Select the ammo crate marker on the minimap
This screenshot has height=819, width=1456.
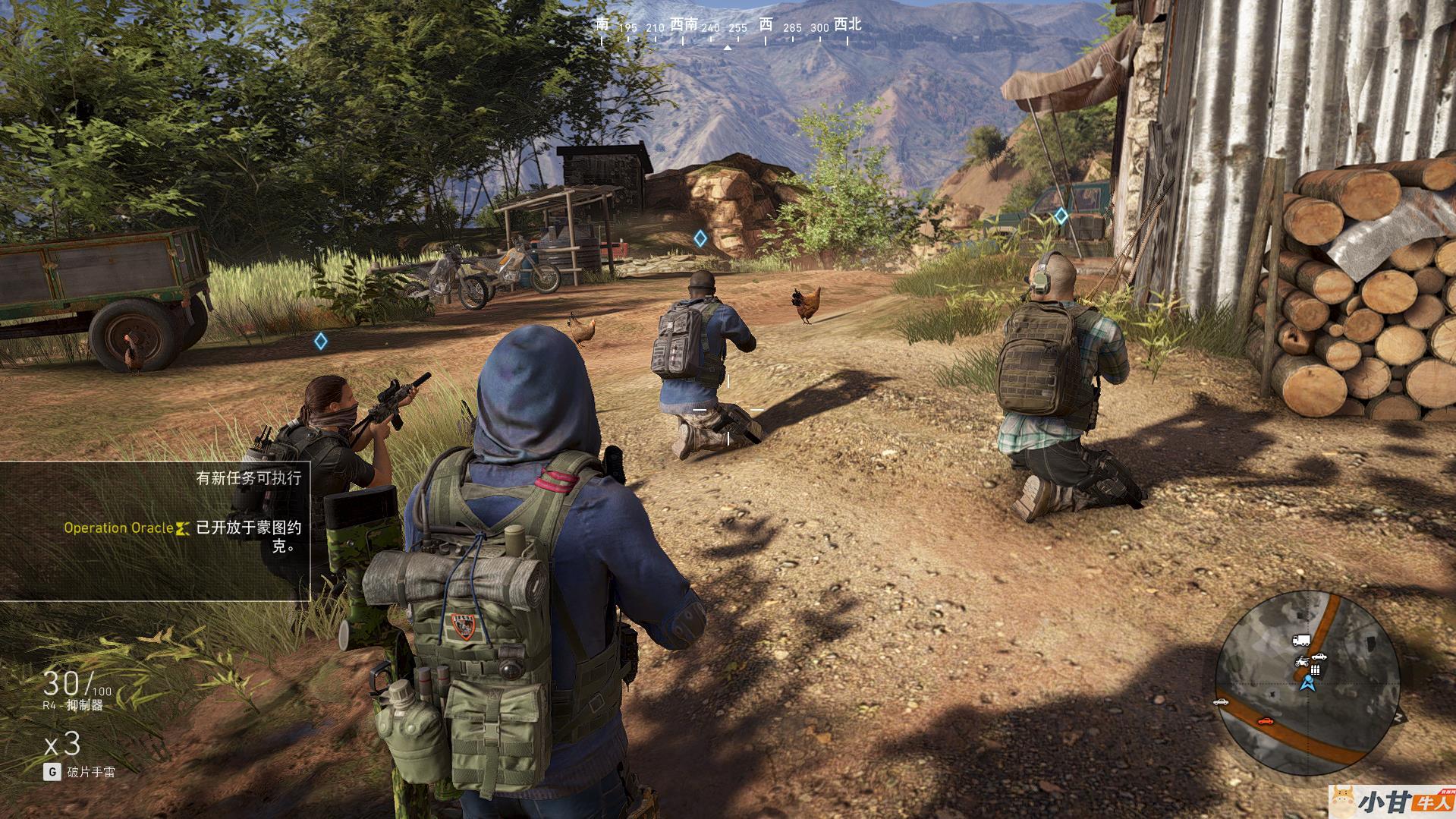coord(1315,669)
